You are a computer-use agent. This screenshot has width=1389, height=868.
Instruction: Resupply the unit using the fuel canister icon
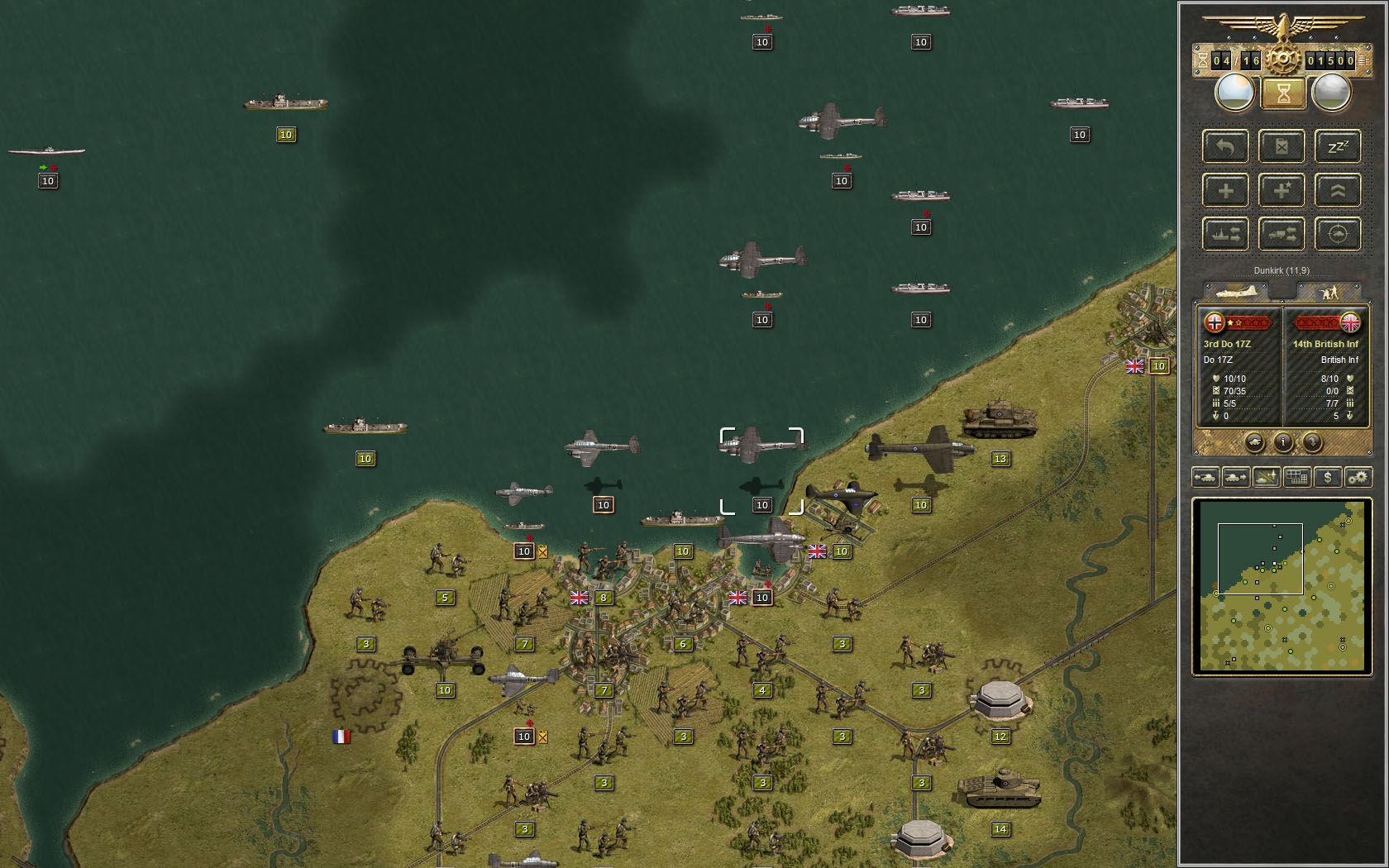coord(1282,146)
